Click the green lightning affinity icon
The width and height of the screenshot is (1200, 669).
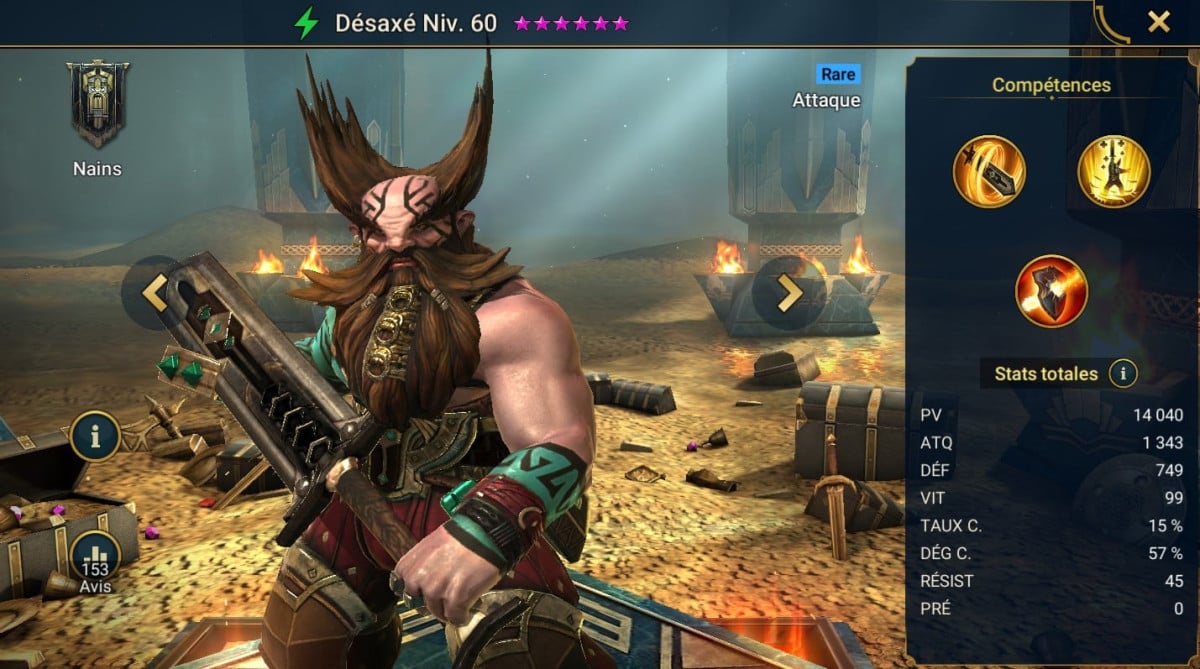pyautogui.click(x=306, y=23)
